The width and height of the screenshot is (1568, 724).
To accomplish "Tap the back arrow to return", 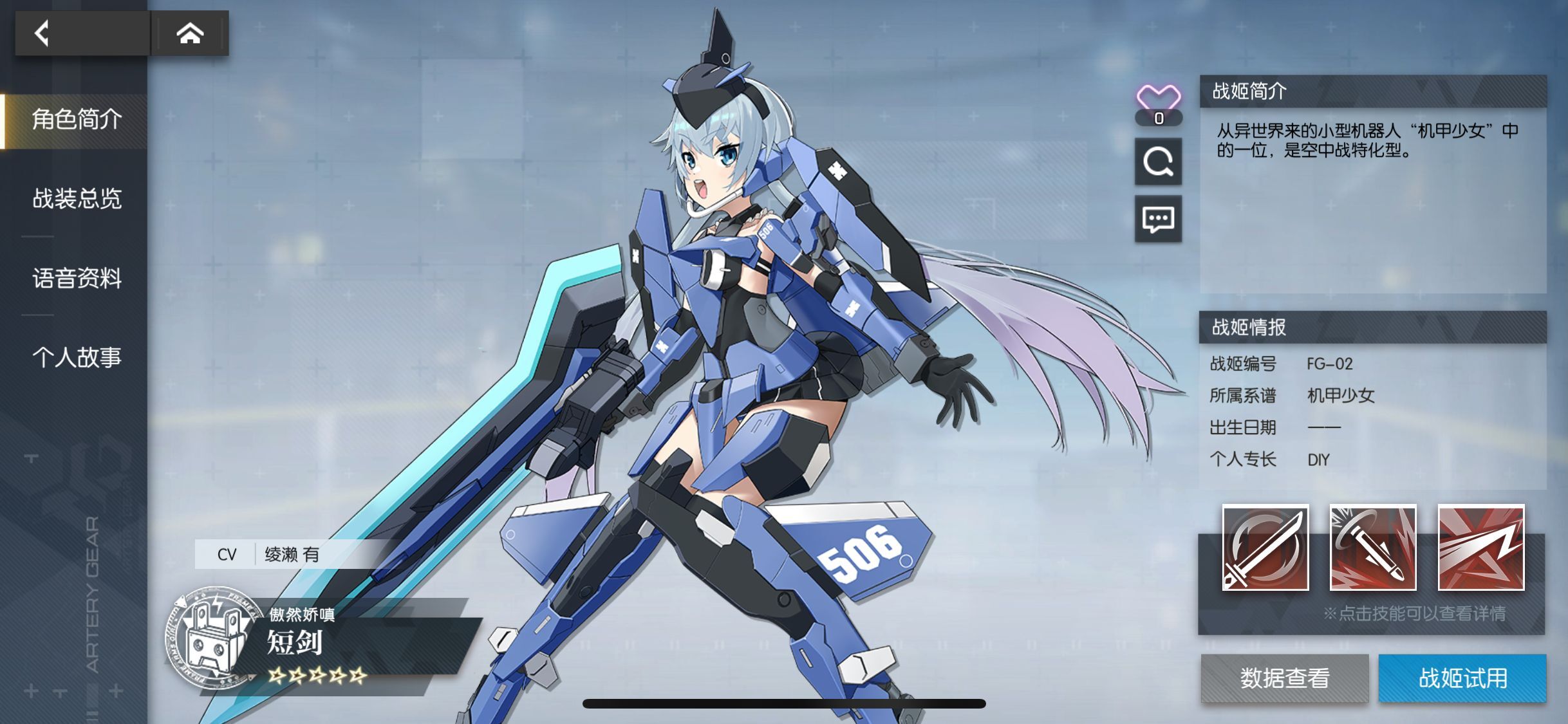I will coord(42,33).
